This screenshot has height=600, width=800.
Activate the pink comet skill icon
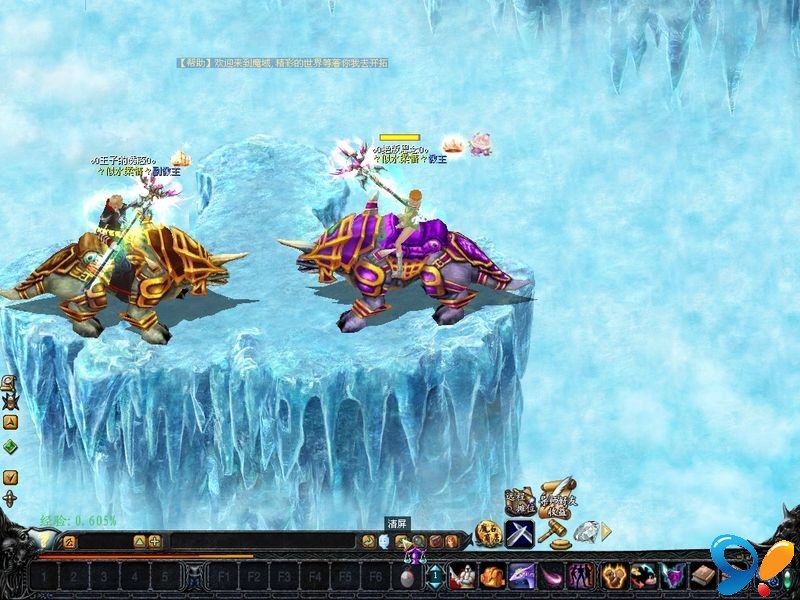click(x=550, y=576)
